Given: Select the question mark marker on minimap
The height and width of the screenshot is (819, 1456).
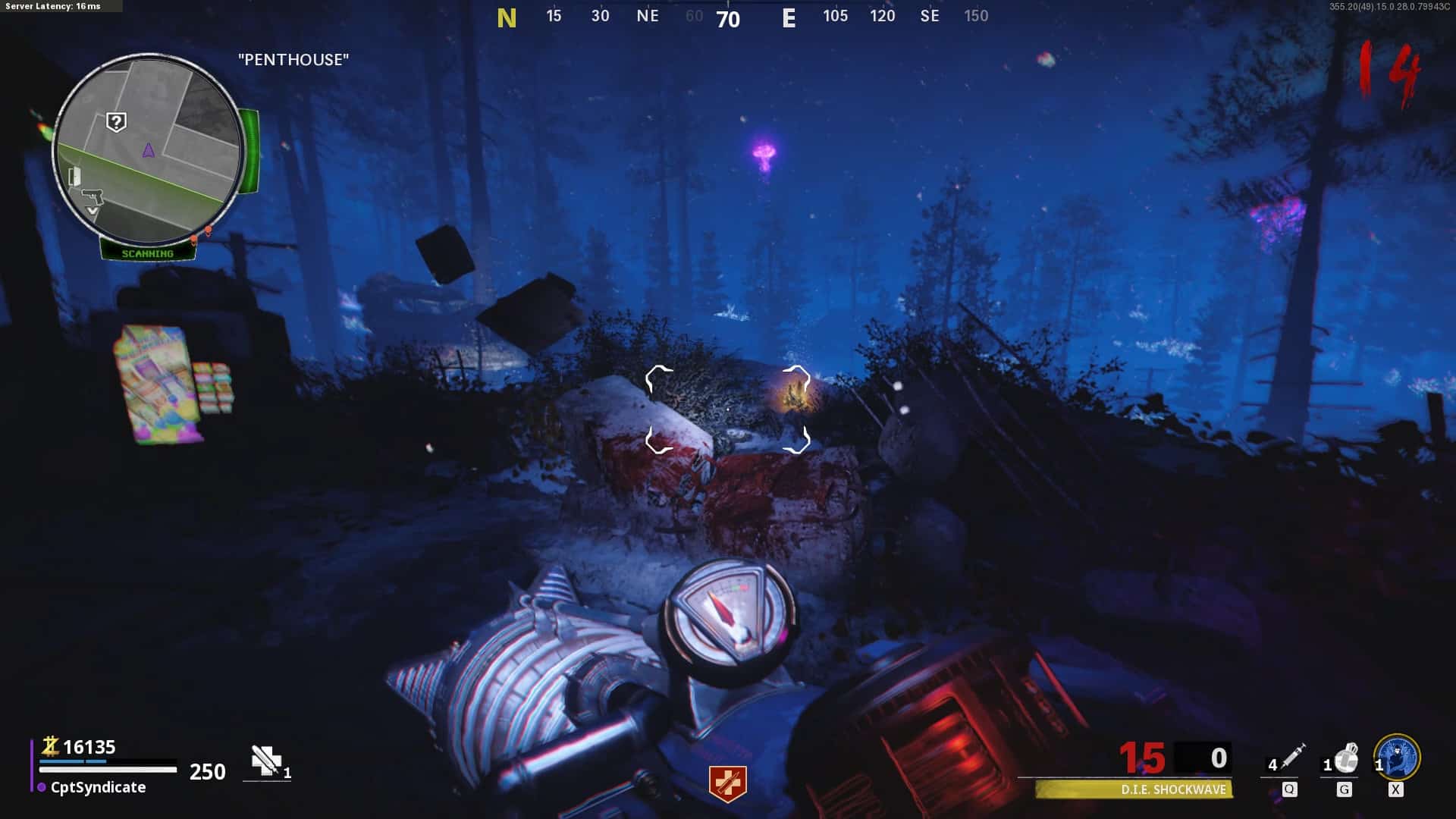Looking at the screenshot, I should coord(116,121).
